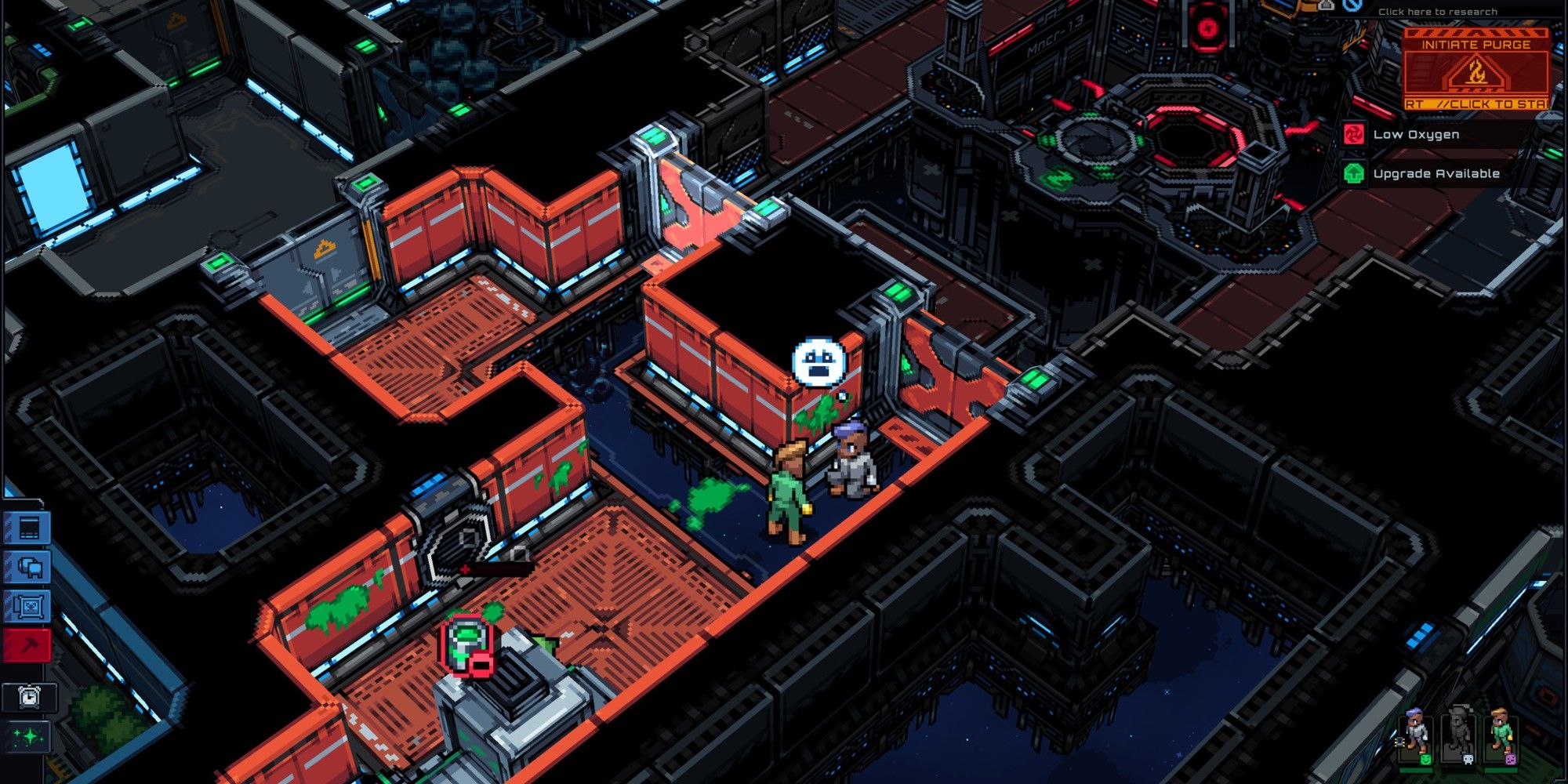This screenshot has width=1568, height=784.
Task: Select the green-suited crew member portrait
Action: tap(1501, 733)
